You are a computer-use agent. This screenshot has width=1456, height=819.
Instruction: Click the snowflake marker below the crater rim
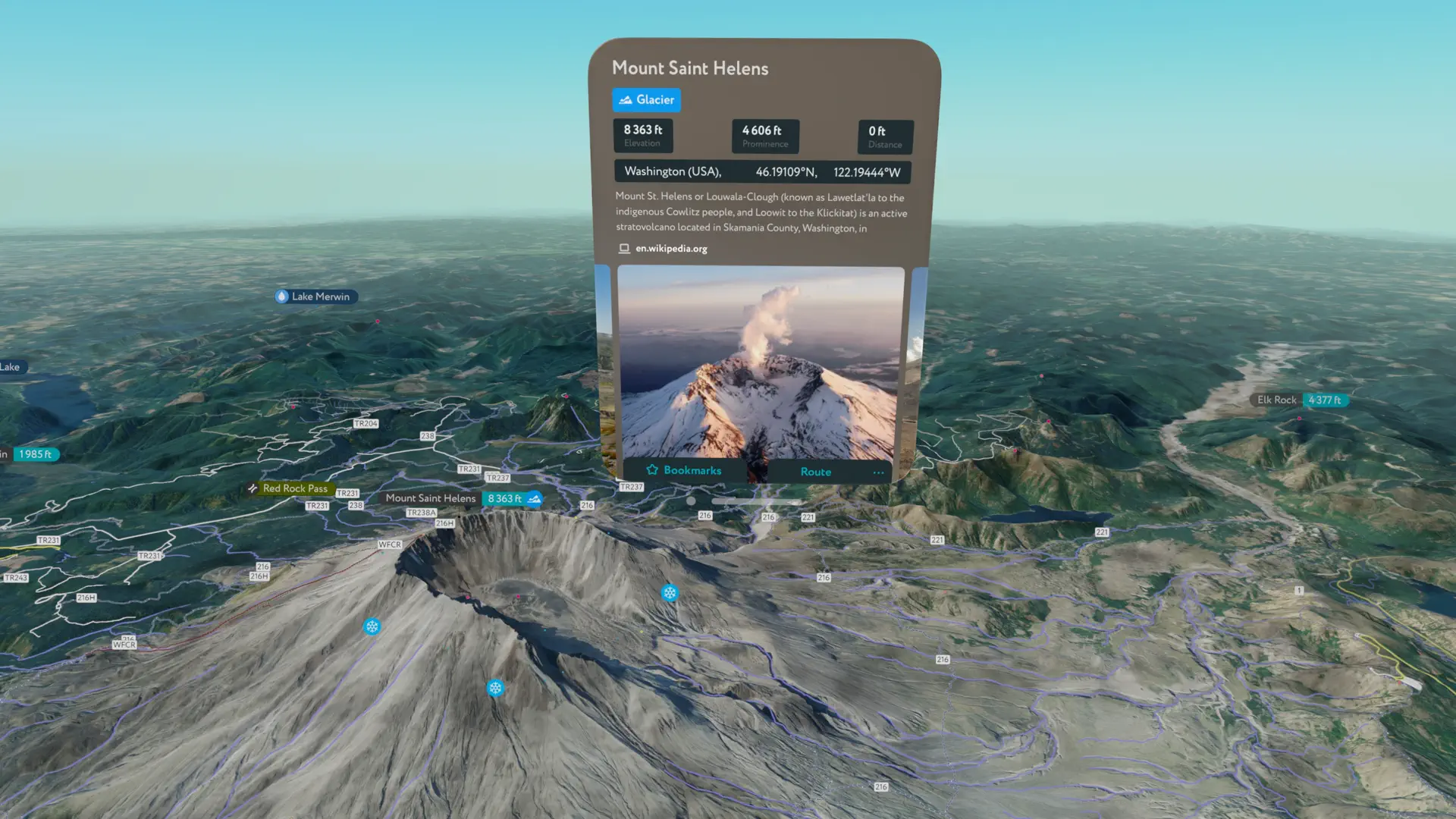click(496, 686)
